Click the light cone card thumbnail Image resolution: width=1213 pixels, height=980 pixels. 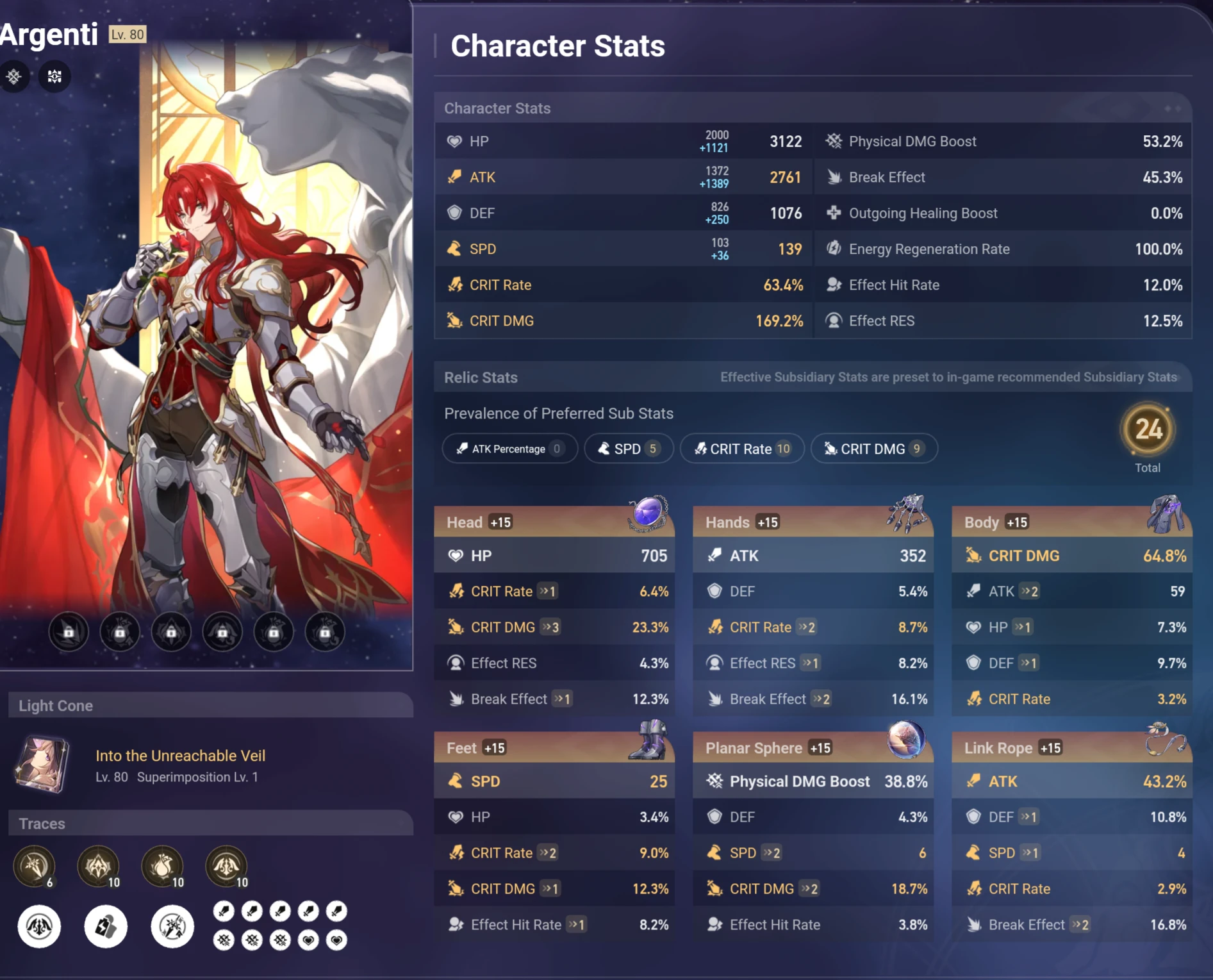click(x=43, y=763)
